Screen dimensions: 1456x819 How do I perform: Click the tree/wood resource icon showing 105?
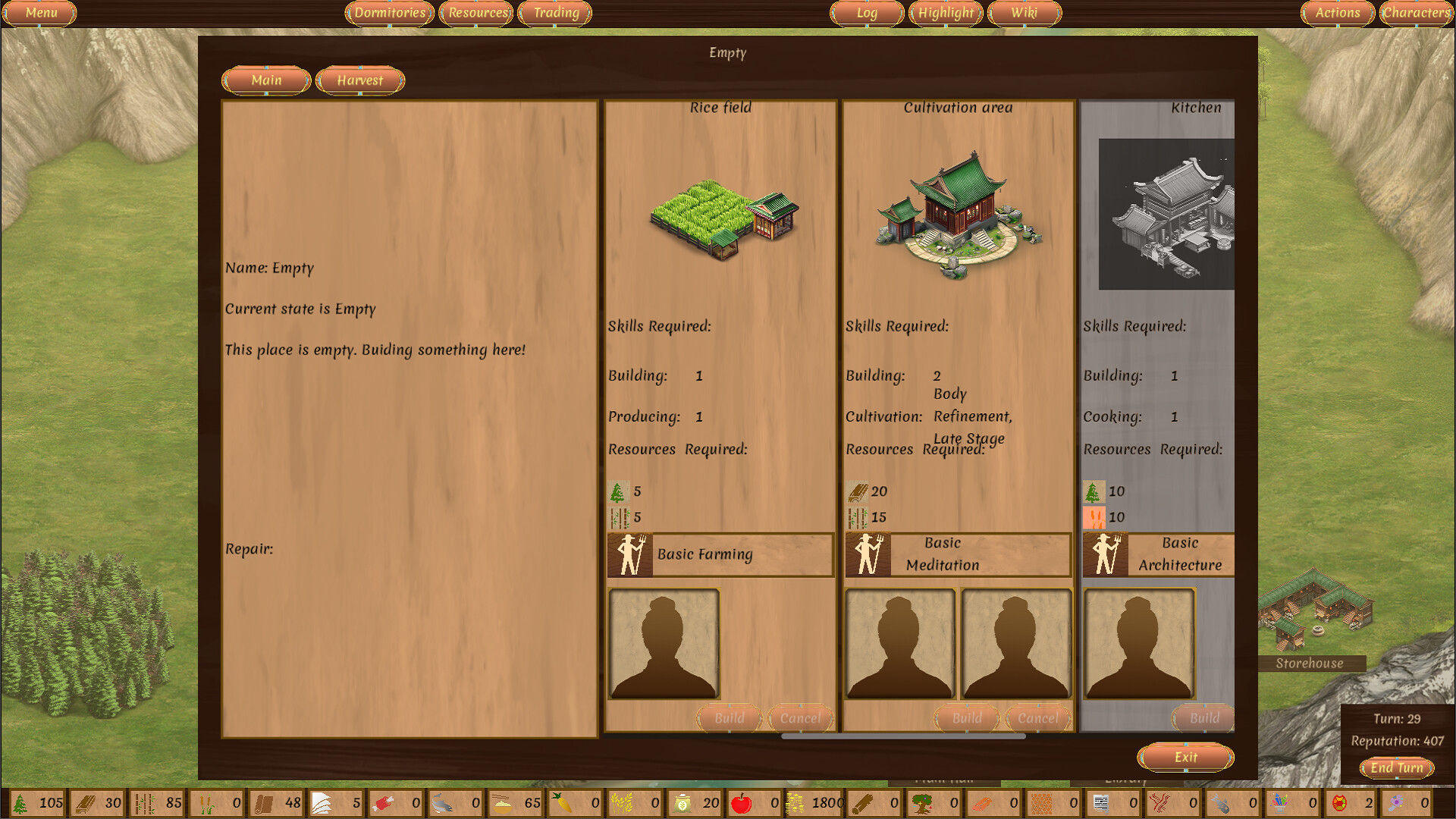[21, 802]
